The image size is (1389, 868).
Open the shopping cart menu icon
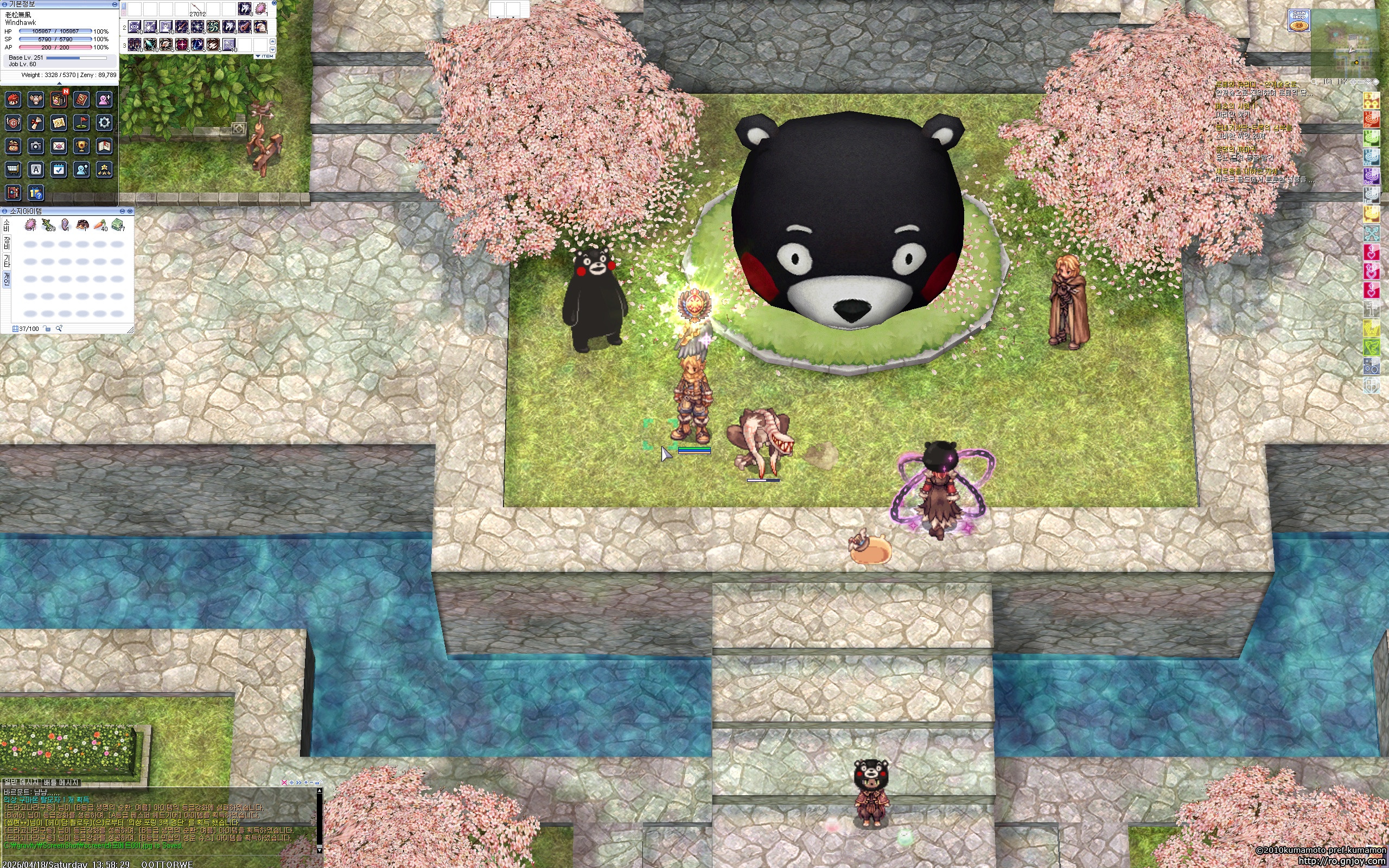[12, 169]
